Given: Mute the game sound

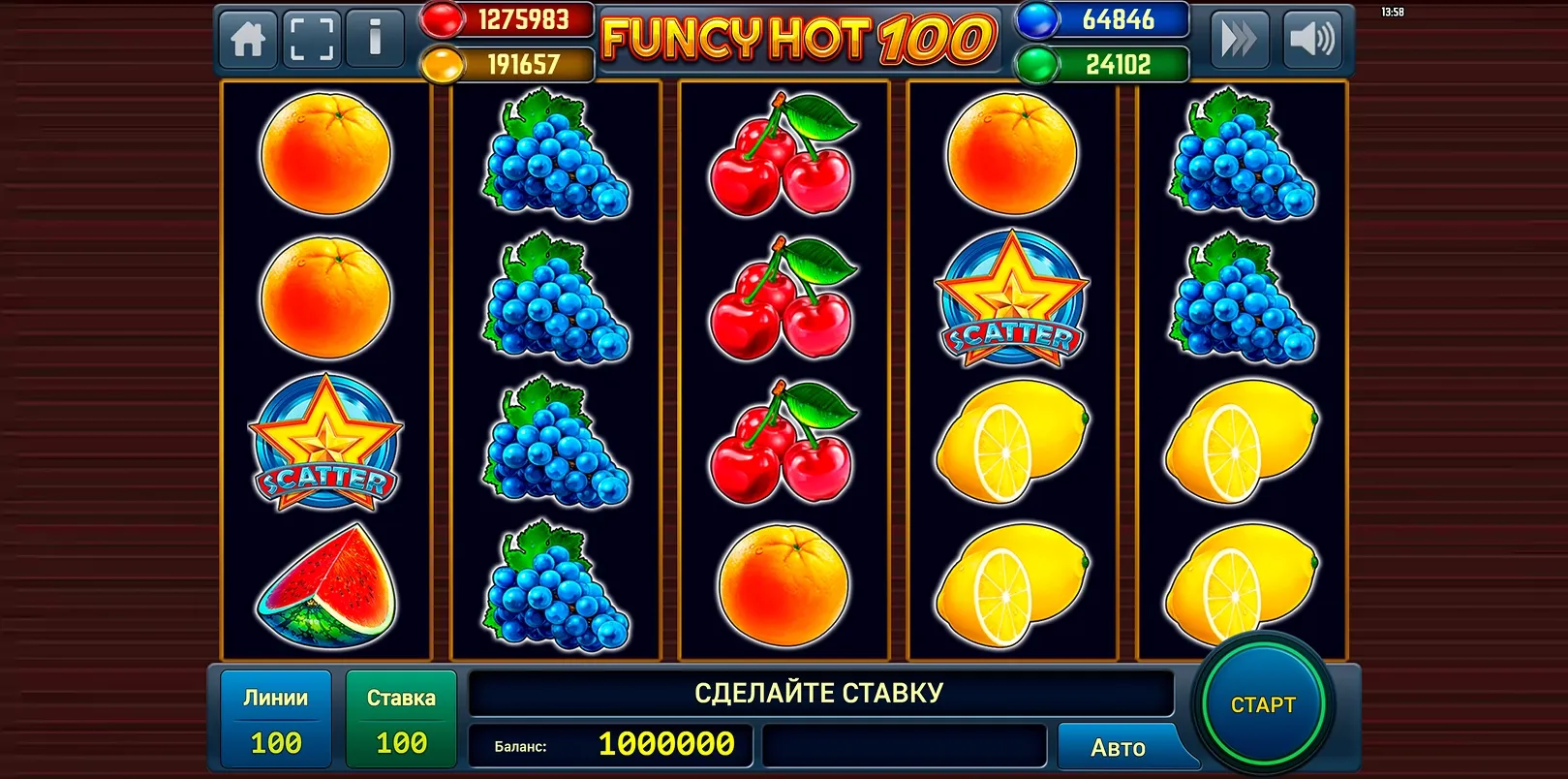Looking at the screenshot, I should tap(1313, 39).
